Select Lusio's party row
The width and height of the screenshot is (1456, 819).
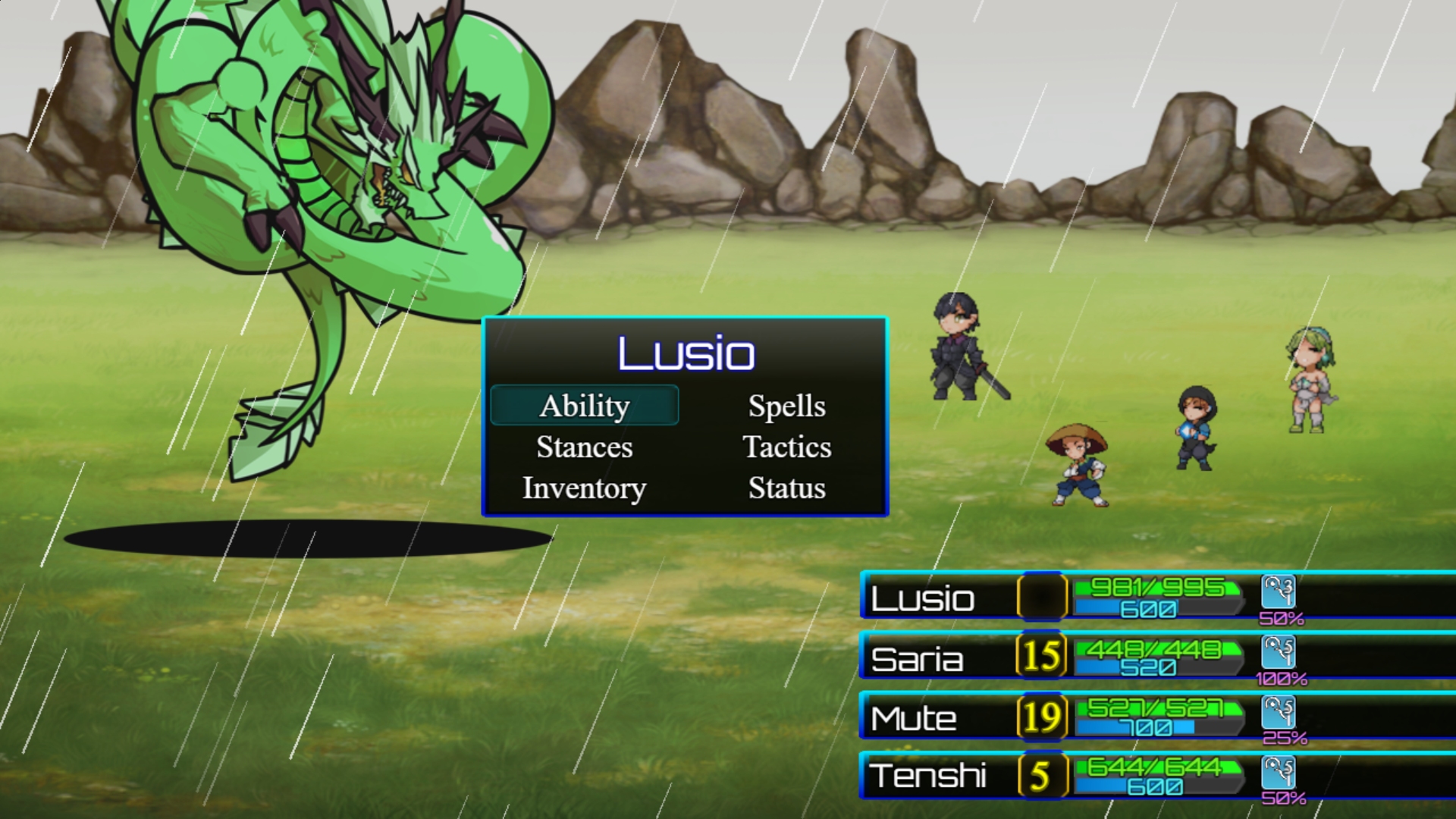tap(923, 598)
